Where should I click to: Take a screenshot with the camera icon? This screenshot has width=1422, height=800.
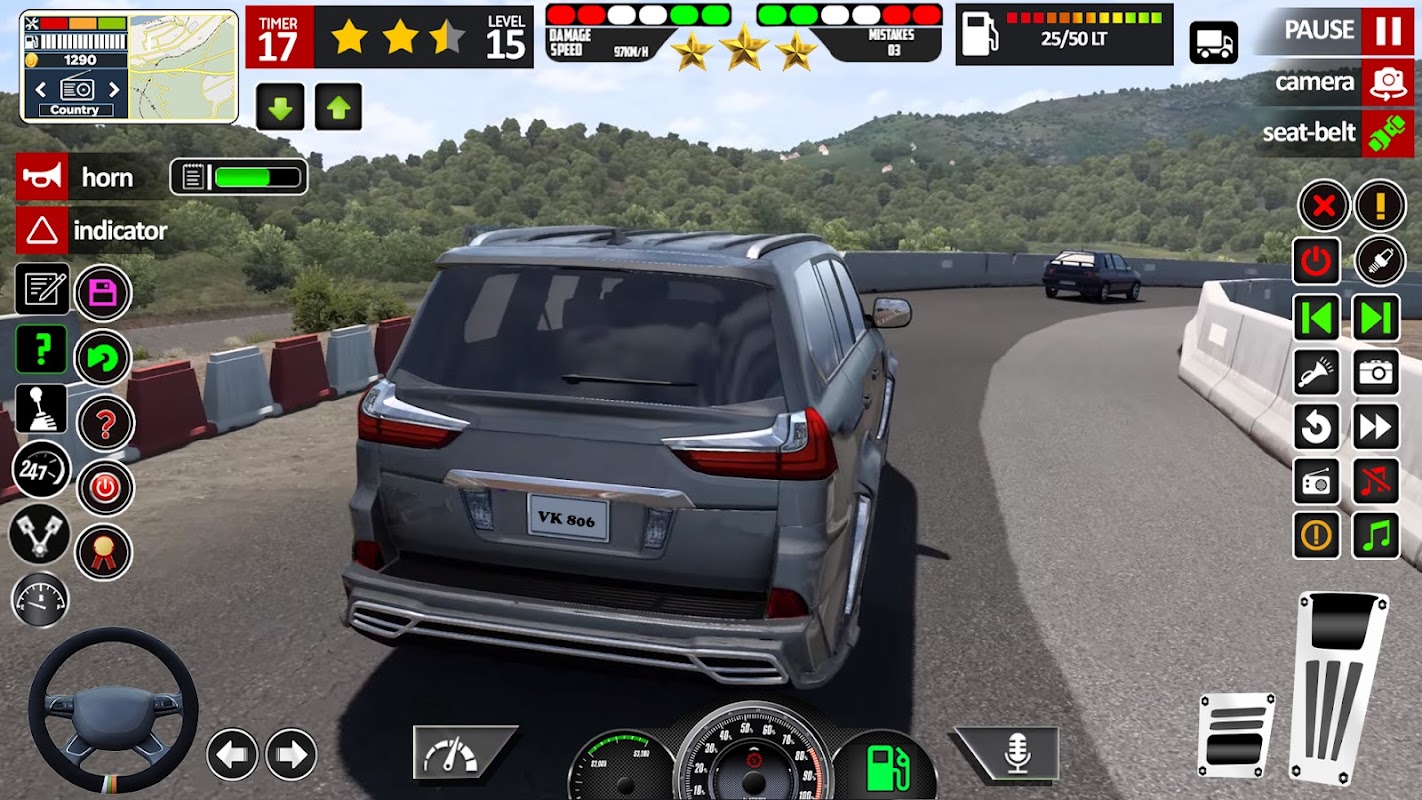point(1376,372)
